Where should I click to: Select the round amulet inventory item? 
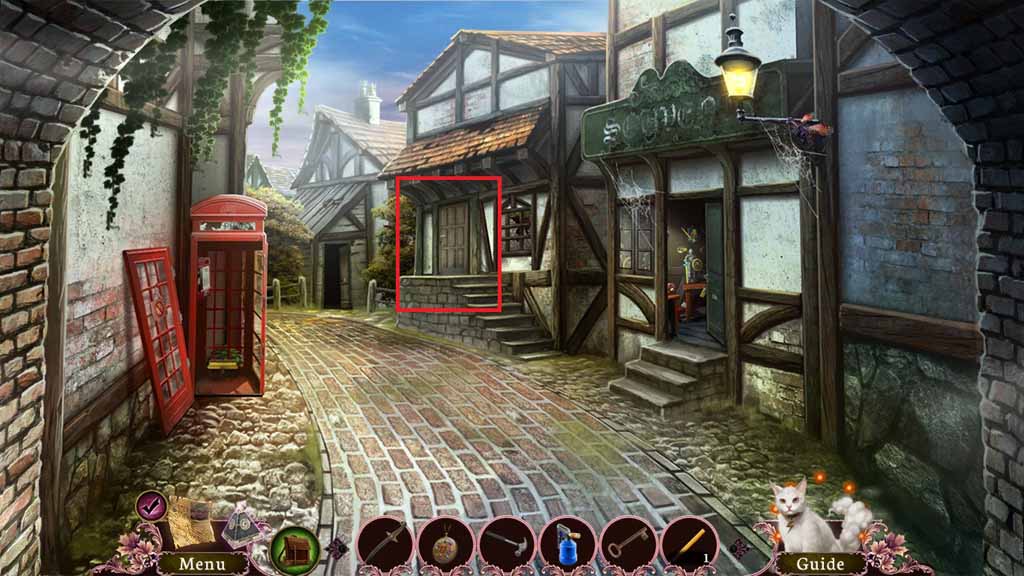pyautogui.click(x=445, y=546)
